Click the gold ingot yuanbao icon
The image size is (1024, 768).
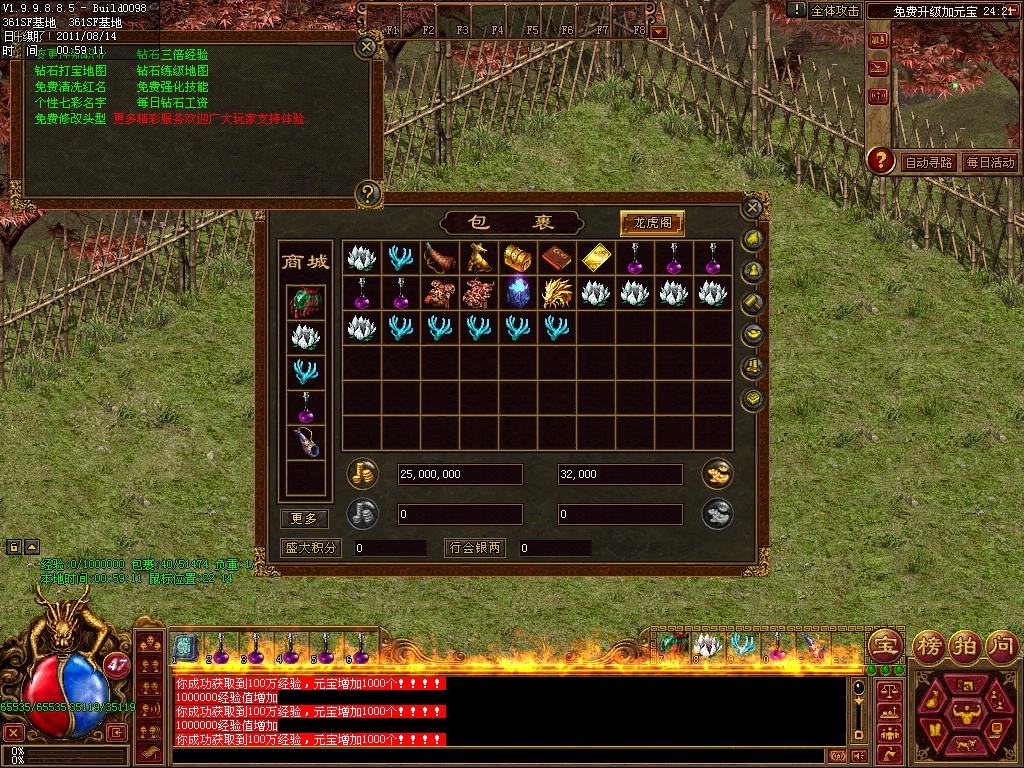tap(717, 474)
